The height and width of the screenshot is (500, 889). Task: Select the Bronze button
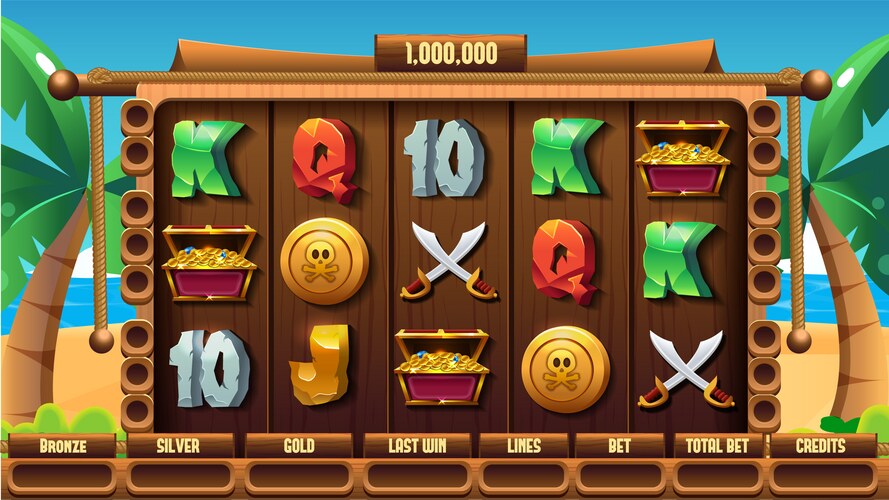tap(63, 446)
